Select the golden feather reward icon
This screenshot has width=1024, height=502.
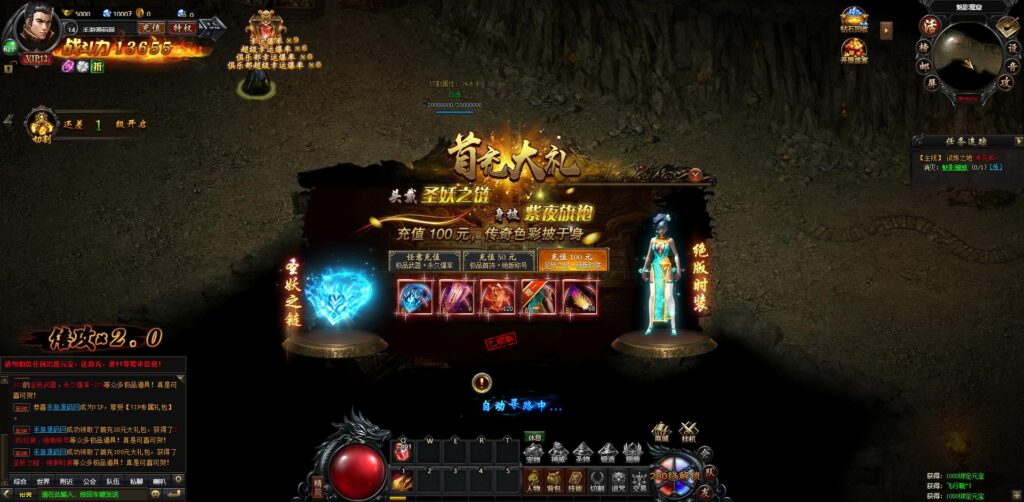click(579, 297)
